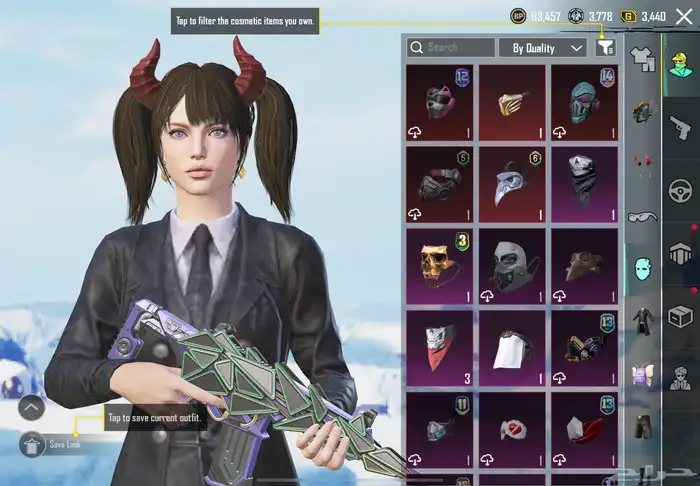Expand the up-arrow button above Save Look
Screen dimensions: 700x486
(31, 408)
